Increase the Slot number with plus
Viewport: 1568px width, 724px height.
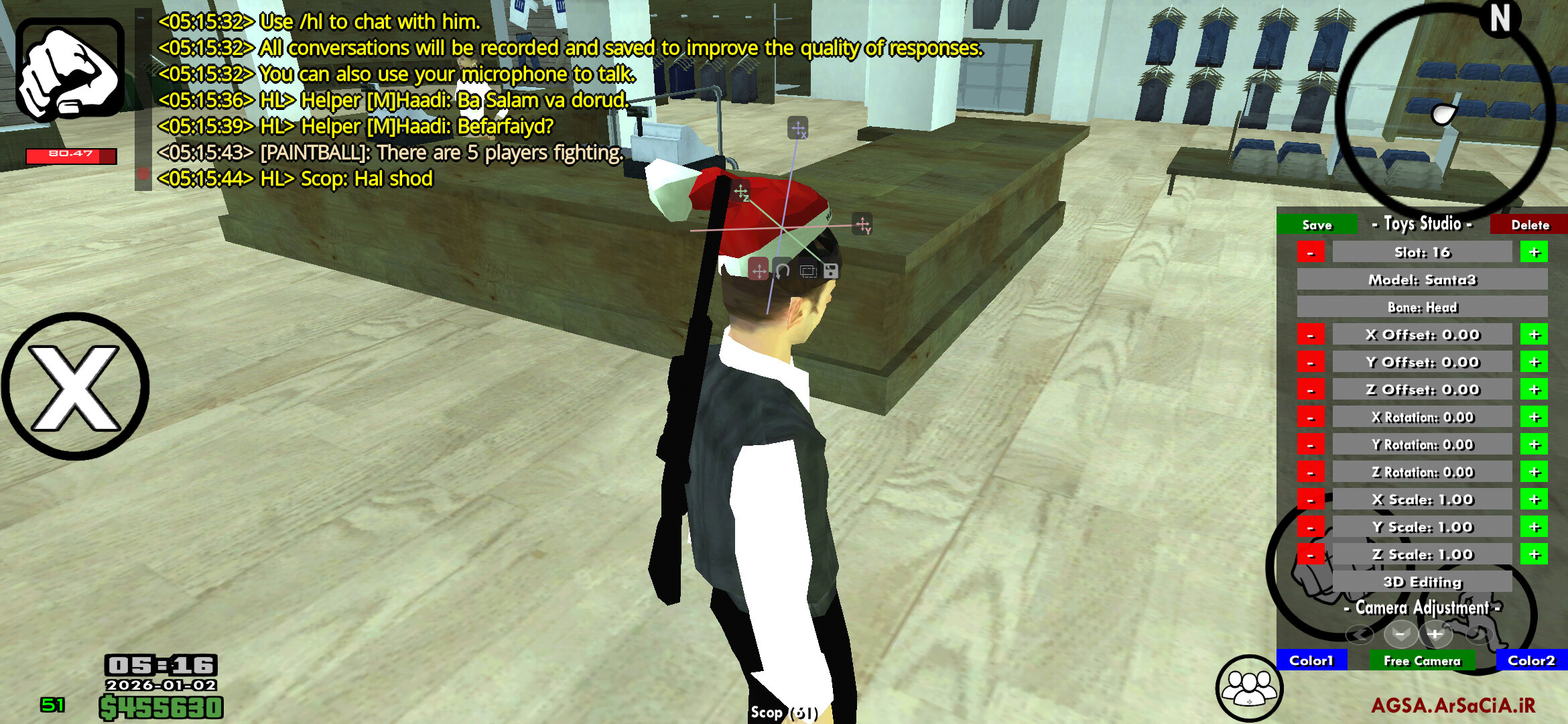click(1534, 252)
